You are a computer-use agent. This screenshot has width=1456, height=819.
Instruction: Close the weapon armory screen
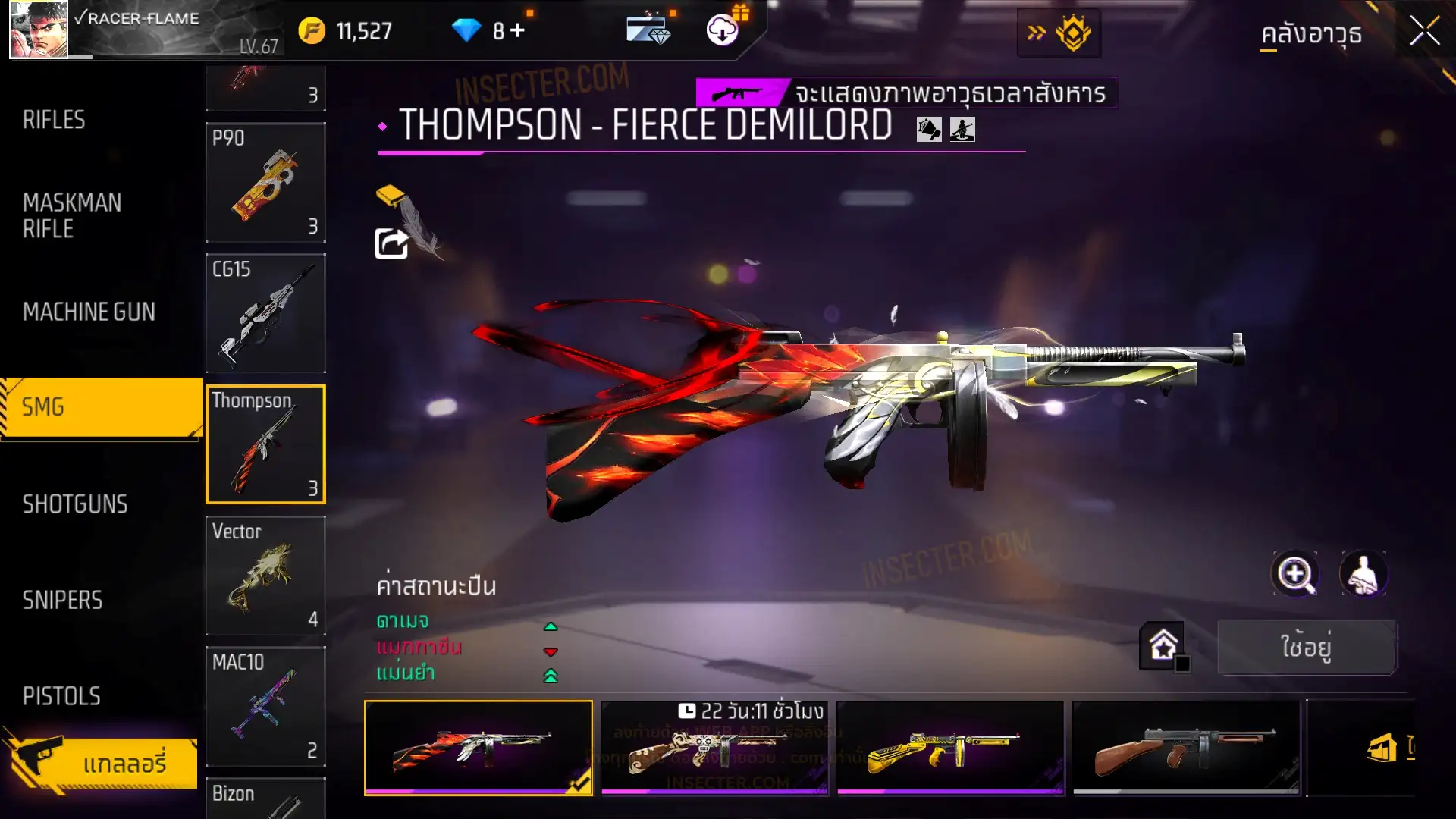pos(1424,32)
